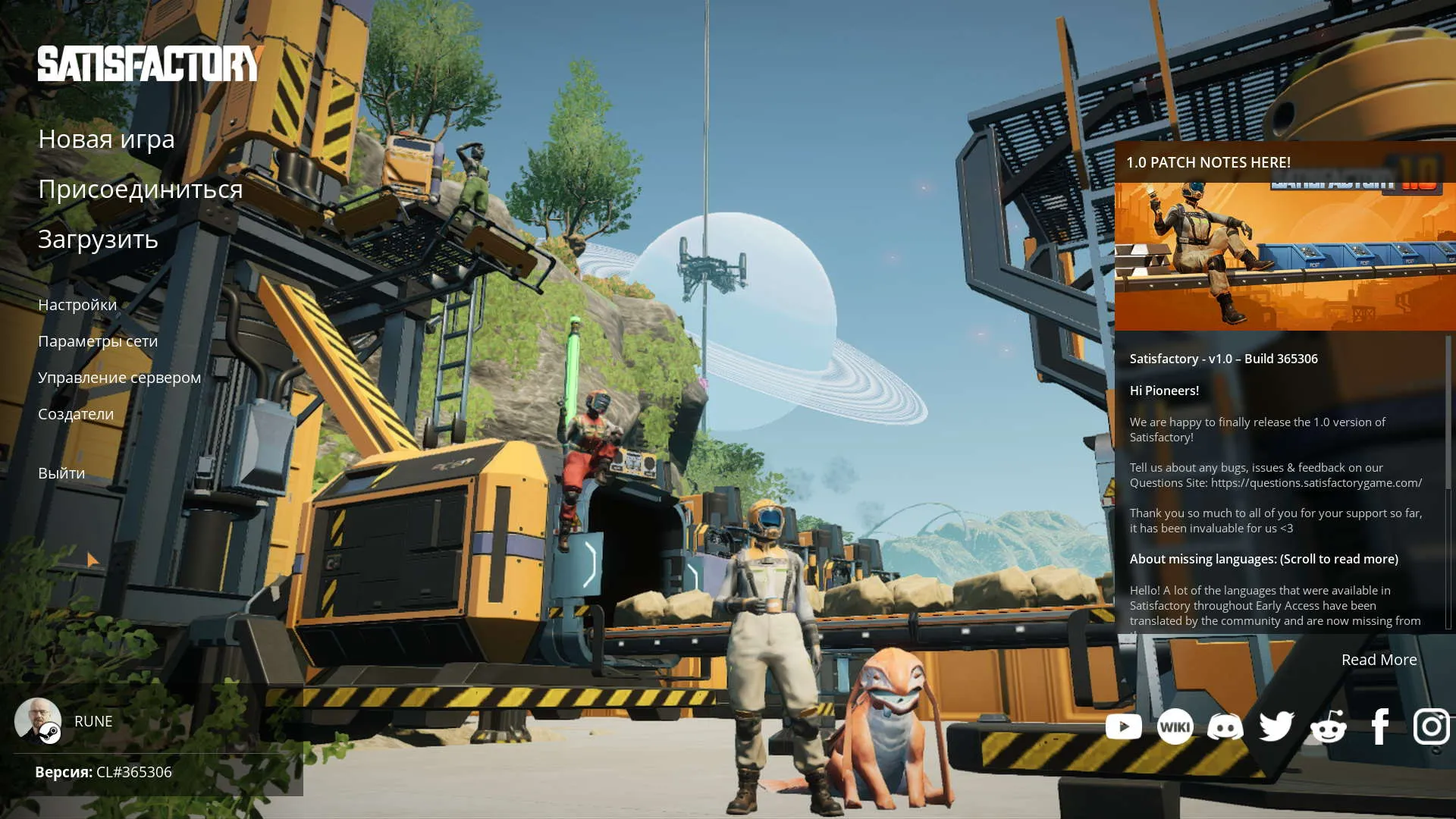Open Параметры сети network options
The width and height of the screenshot is (1456, 819).
(98, 341)
